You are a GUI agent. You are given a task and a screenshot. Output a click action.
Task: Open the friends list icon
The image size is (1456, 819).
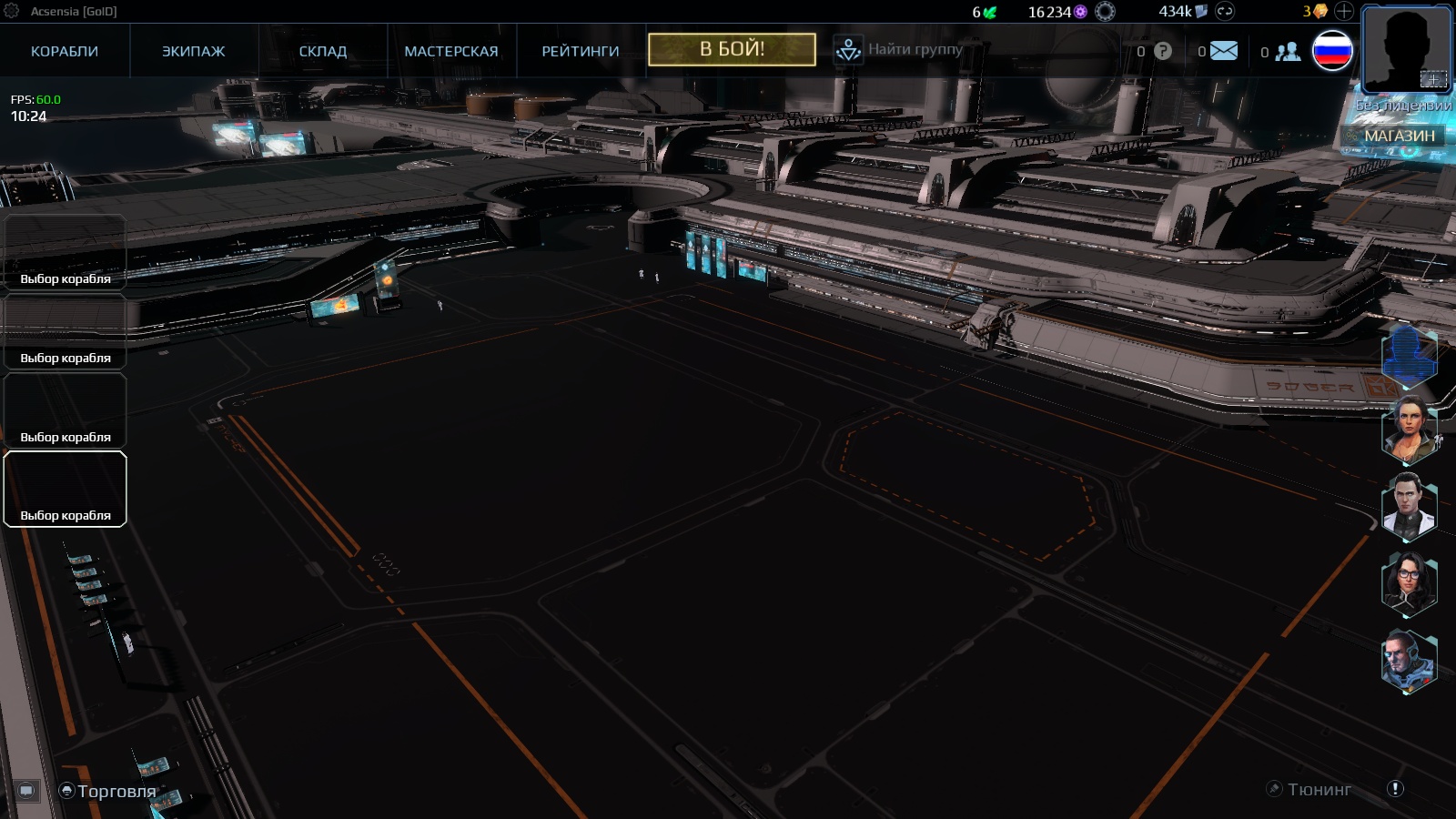tap(1288, 52)
